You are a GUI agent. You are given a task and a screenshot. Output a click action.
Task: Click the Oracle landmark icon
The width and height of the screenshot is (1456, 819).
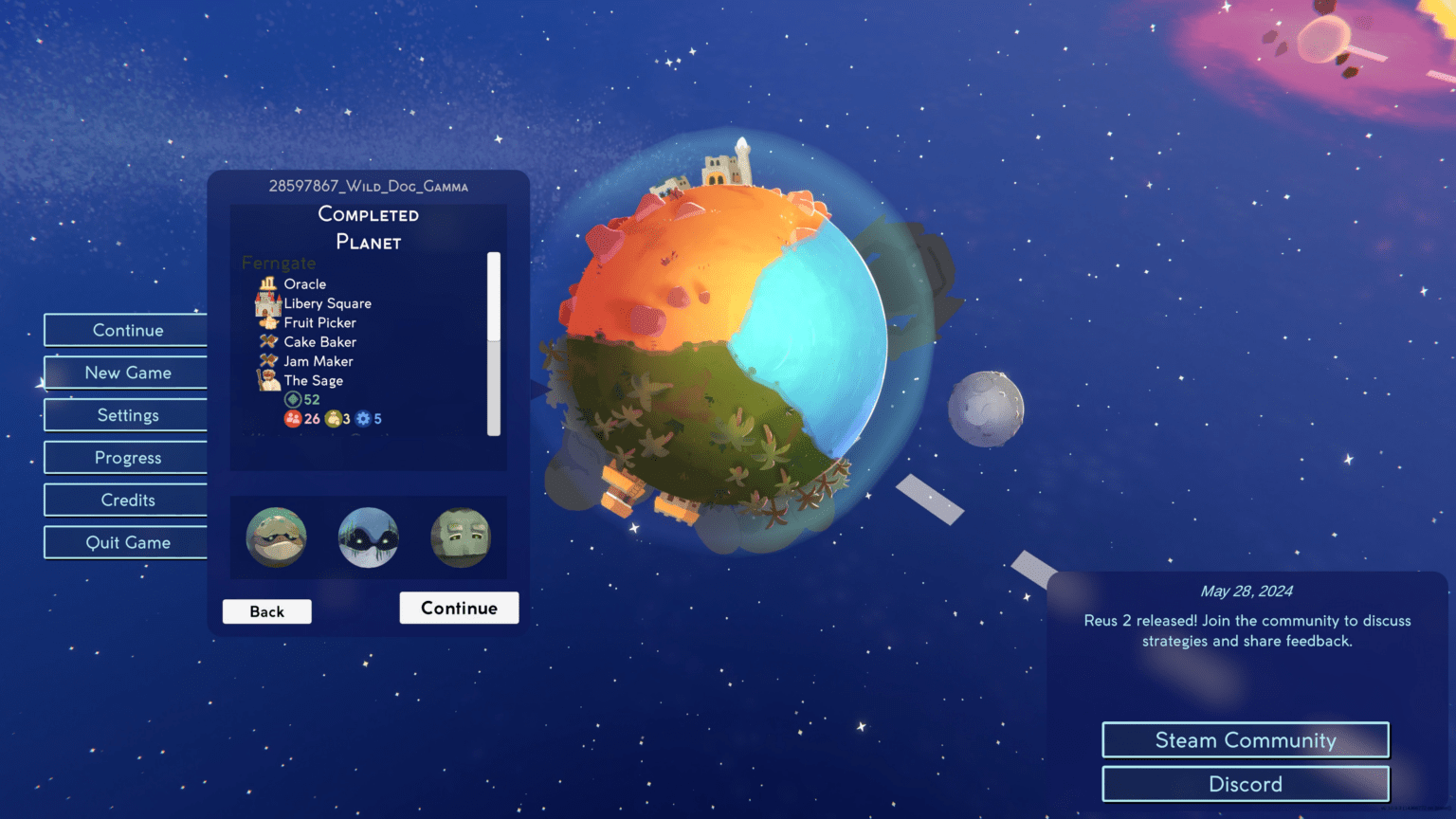[268, 283]
